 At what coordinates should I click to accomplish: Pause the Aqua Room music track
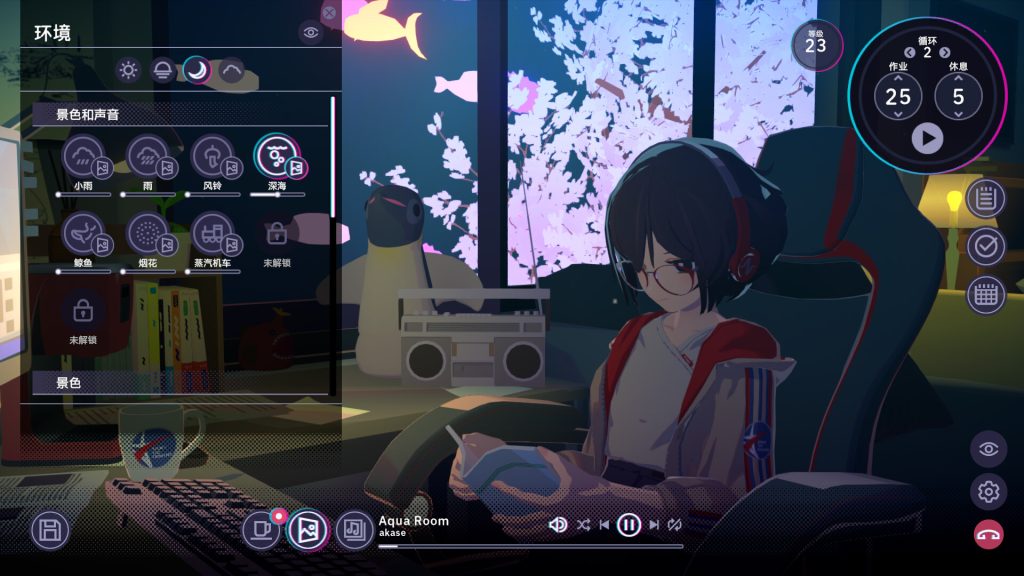[628, 524]
